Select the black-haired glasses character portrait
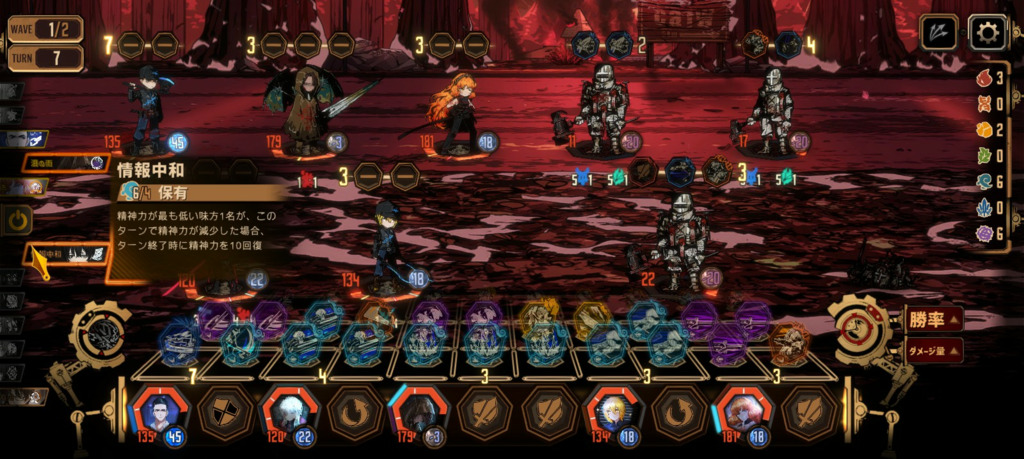Image resolution: width=1024 pixels, height=459 pixels. tap(156, 411)
